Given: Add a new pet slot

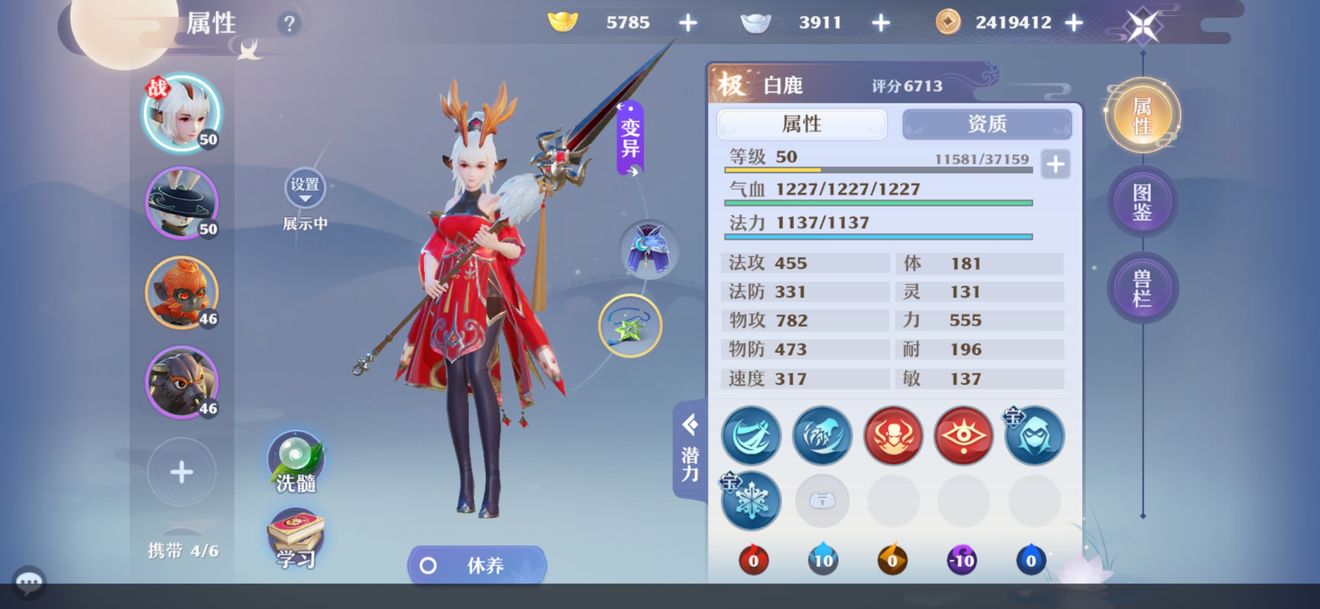Looking at the screenshot, I should tap(181, 472).
